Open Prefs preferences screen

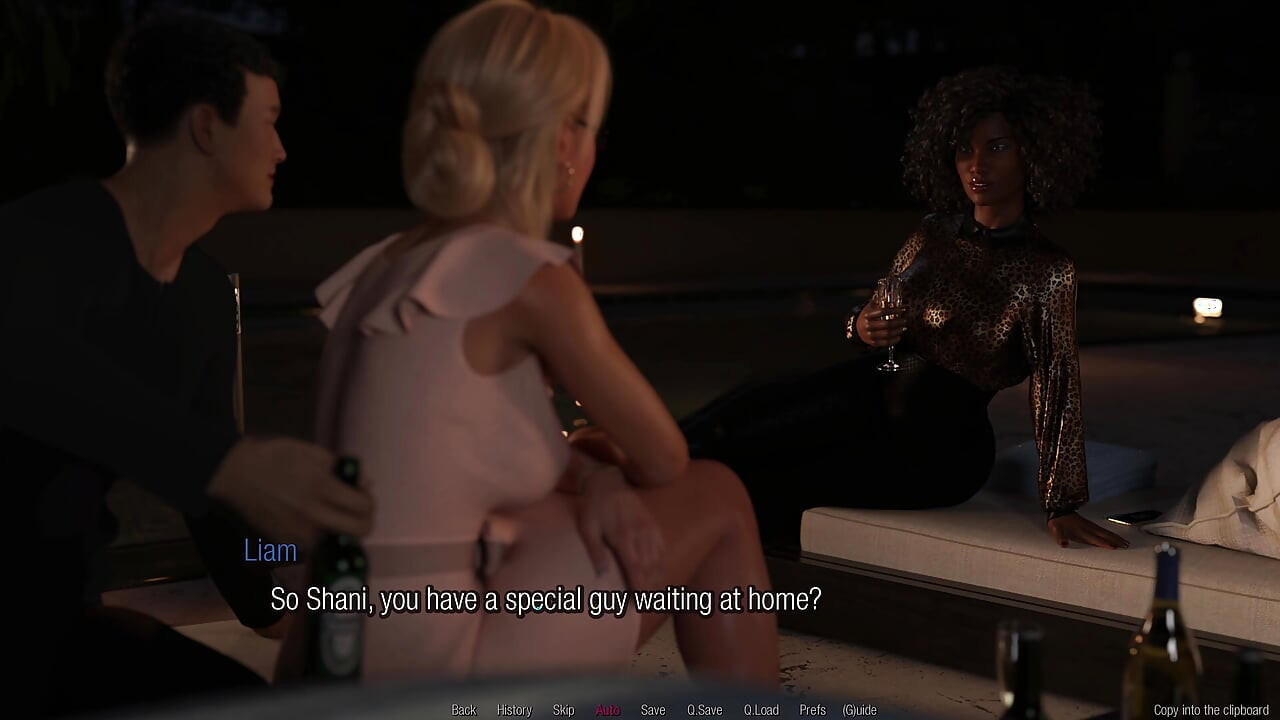812,710
